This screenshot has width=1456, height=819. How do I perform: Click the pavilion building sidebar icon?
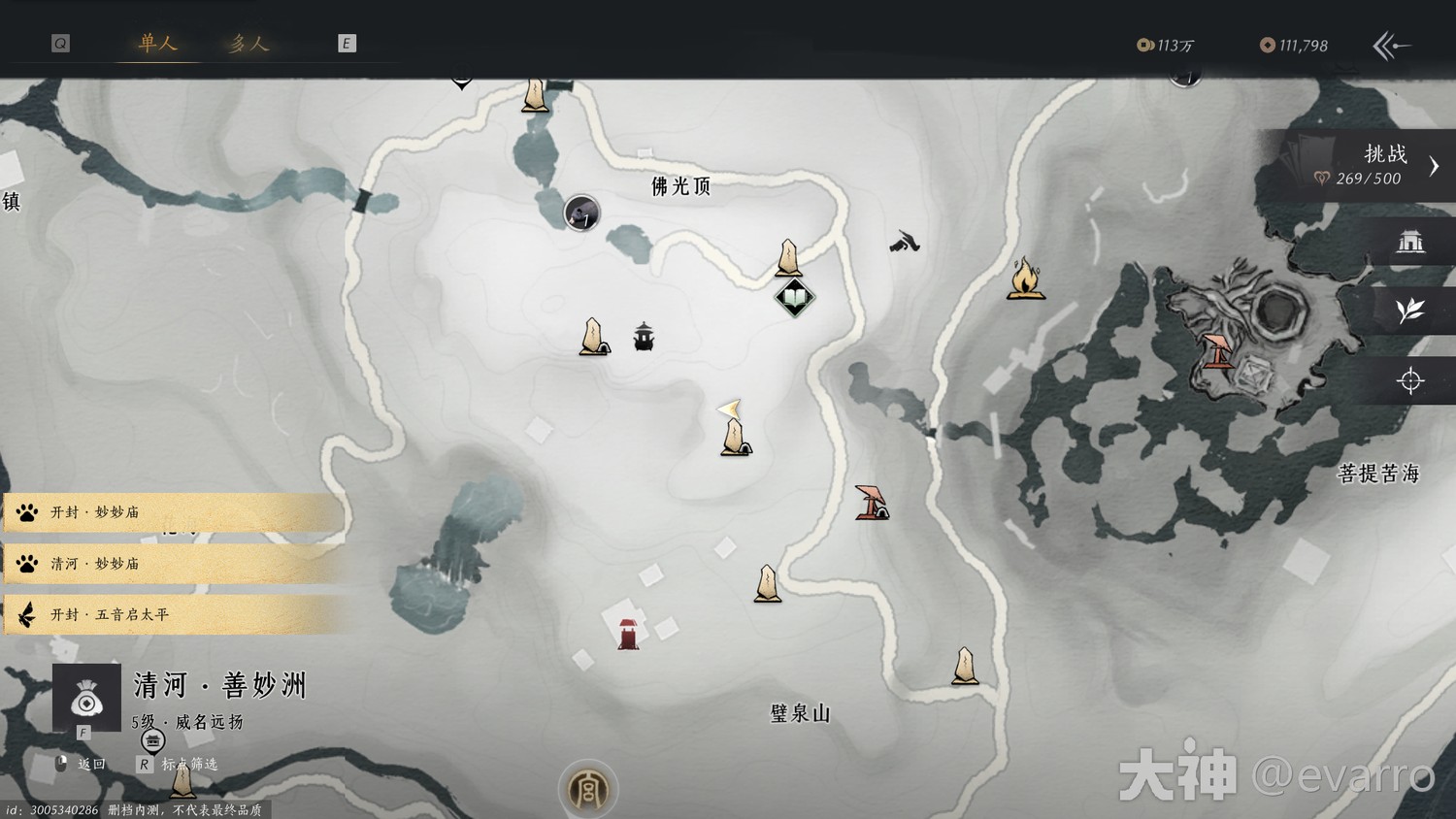pos(1409,242)
